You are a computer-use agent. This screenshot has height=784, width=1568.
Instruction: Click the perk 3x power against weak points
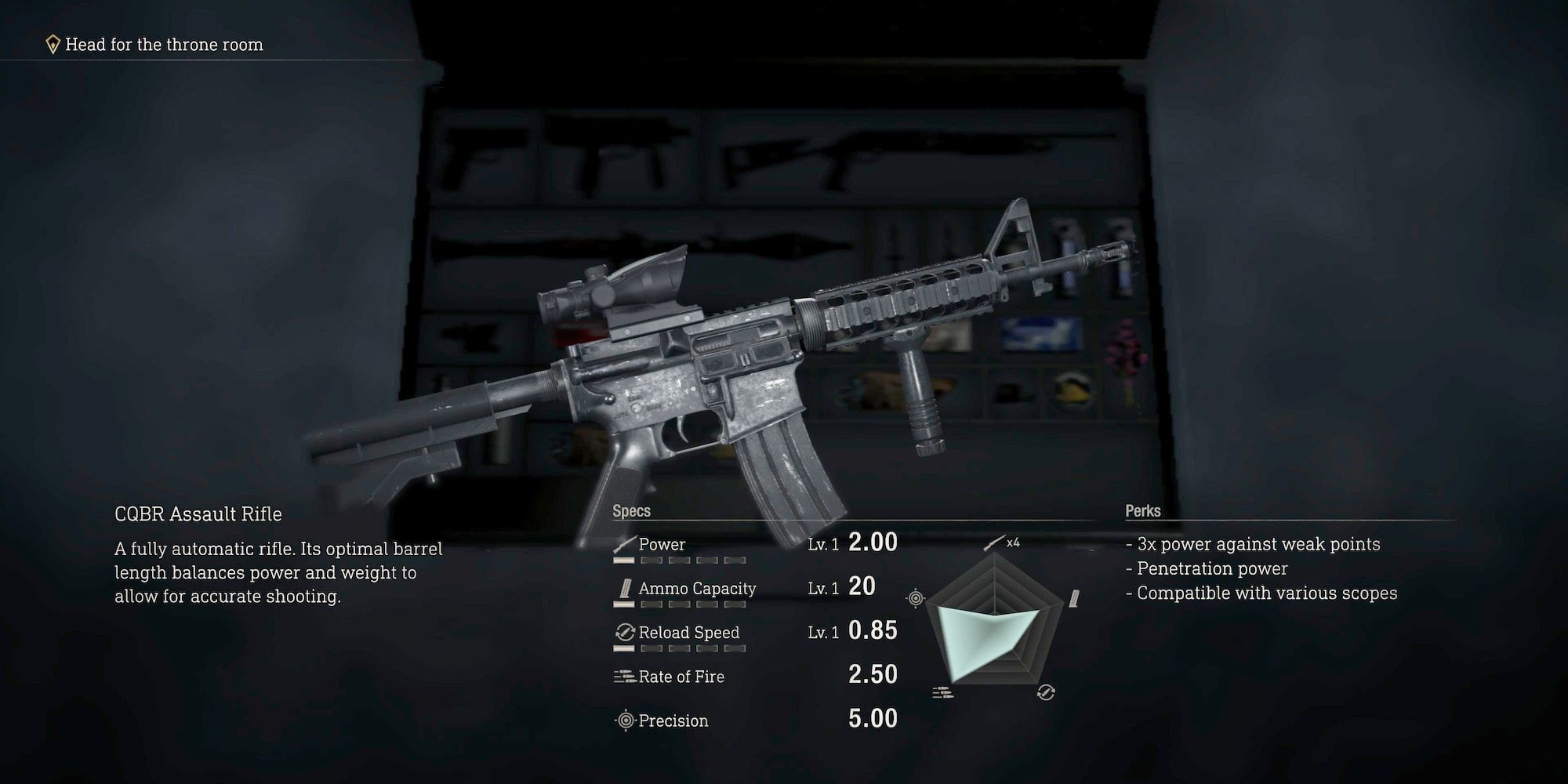coord(1255,543)
